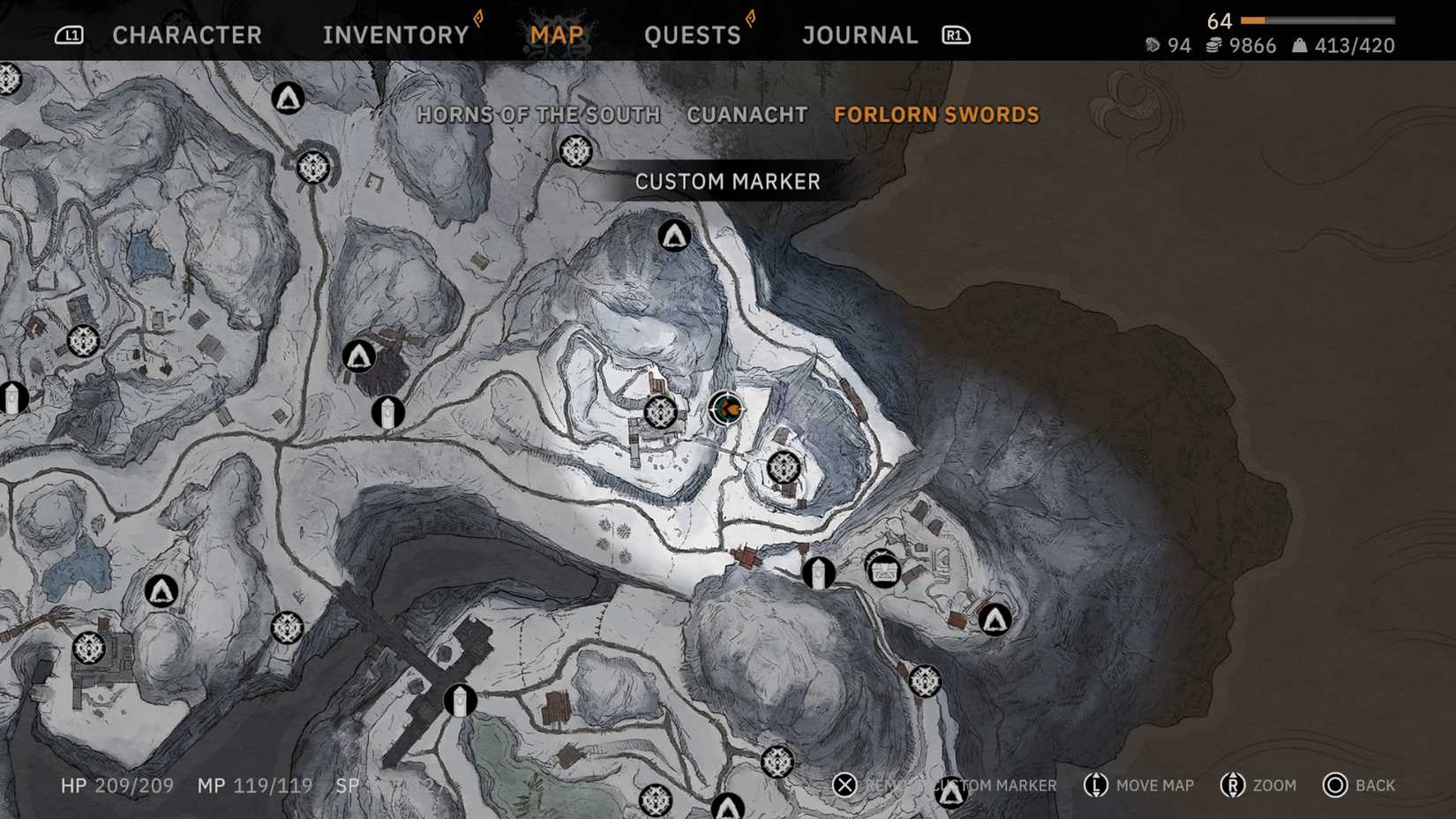Click the white tower waypoint icon west of center
Screen dimensions: 1456x819
(x=387, y=413)
